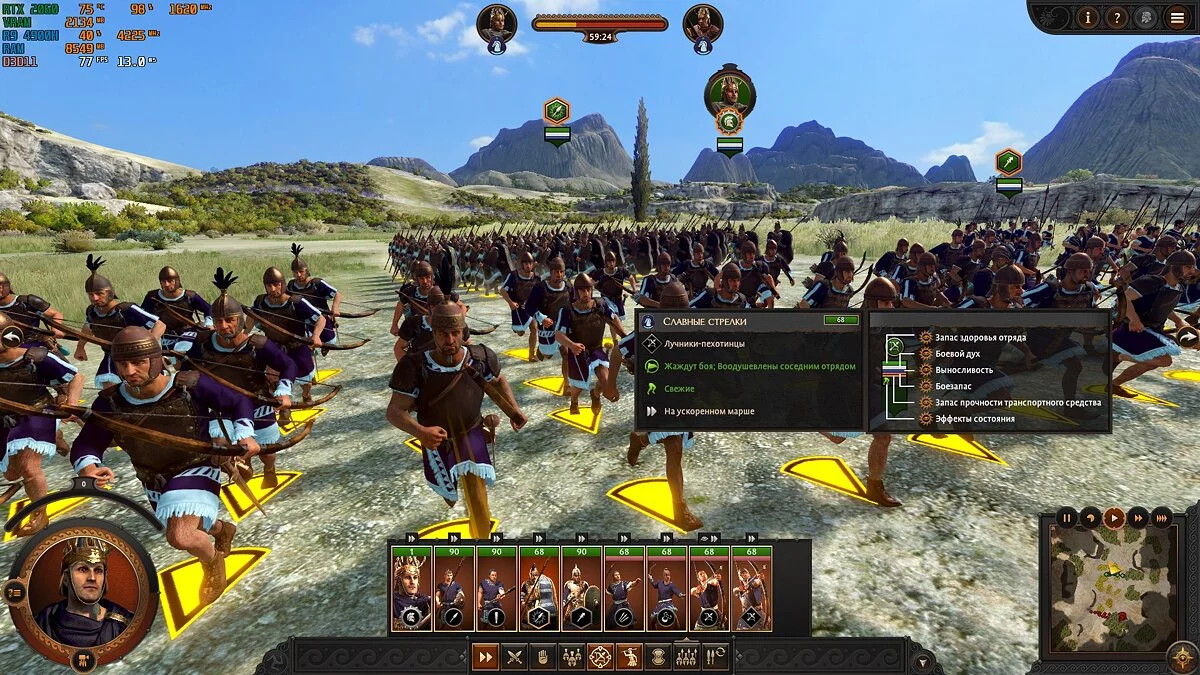Open the main game menu (three lines)

tap(1177, 17)
